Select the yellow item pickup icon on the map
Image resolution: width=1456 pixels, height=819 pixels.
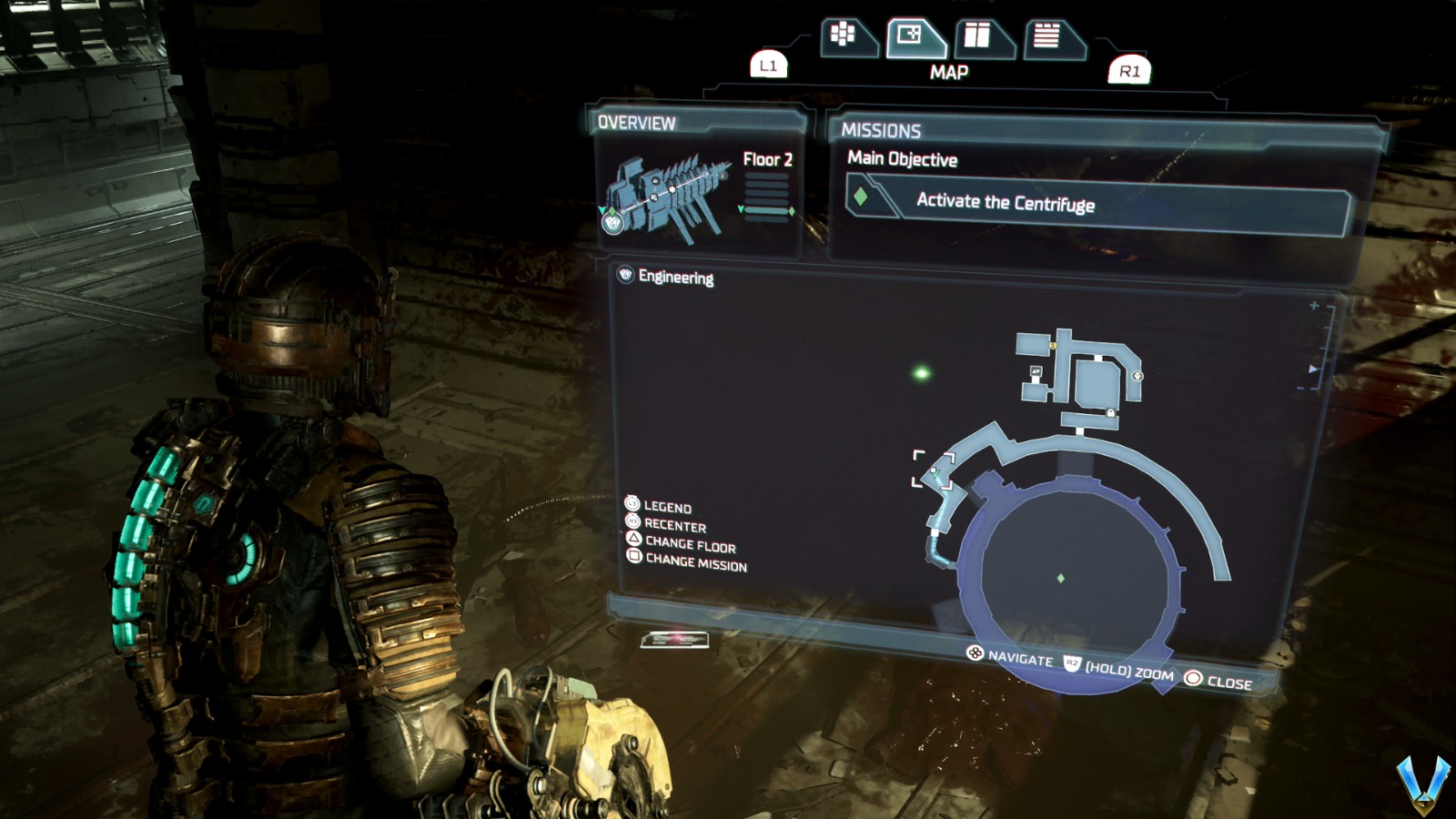pyautogui.click(x=1053, y=345)
